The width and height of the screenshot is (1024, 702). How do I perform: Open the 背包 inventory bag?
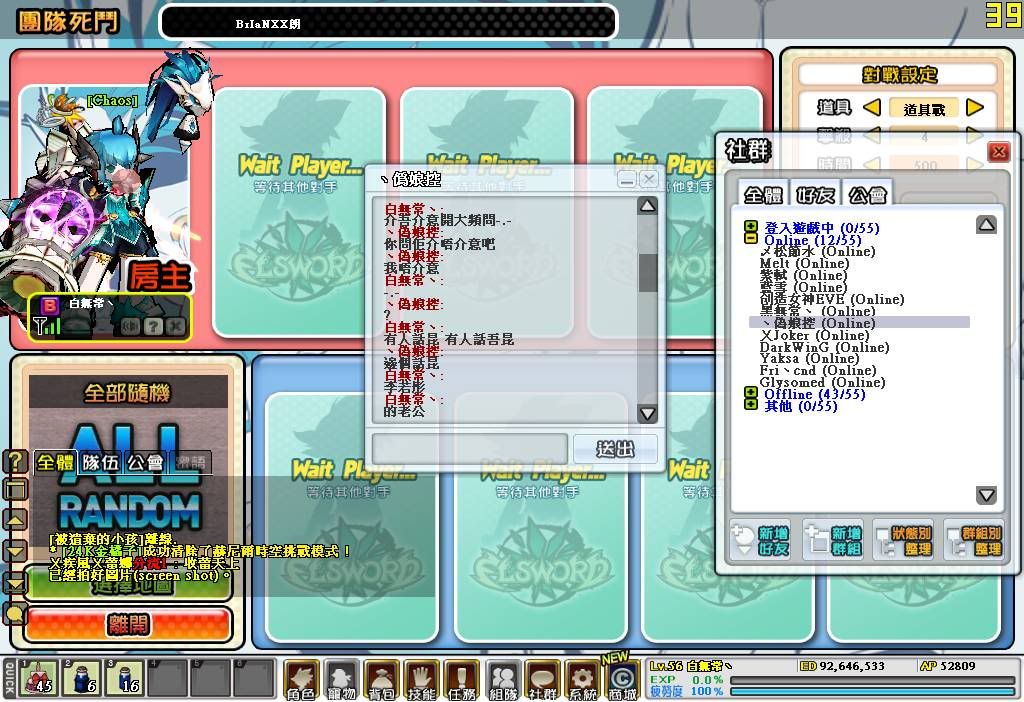tap(382, 679)
